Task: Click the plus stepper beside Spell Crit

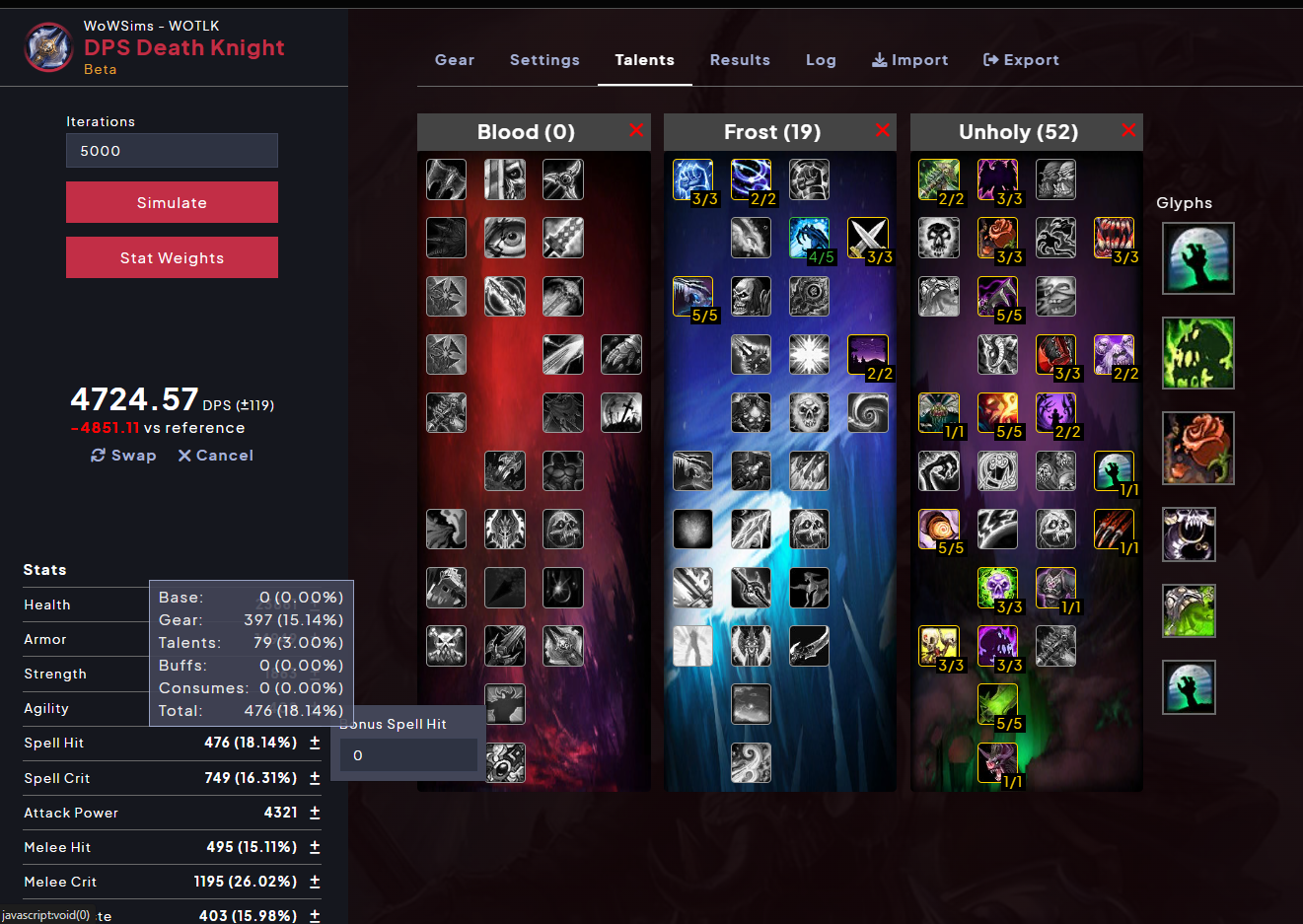Action: click(314, 777)
